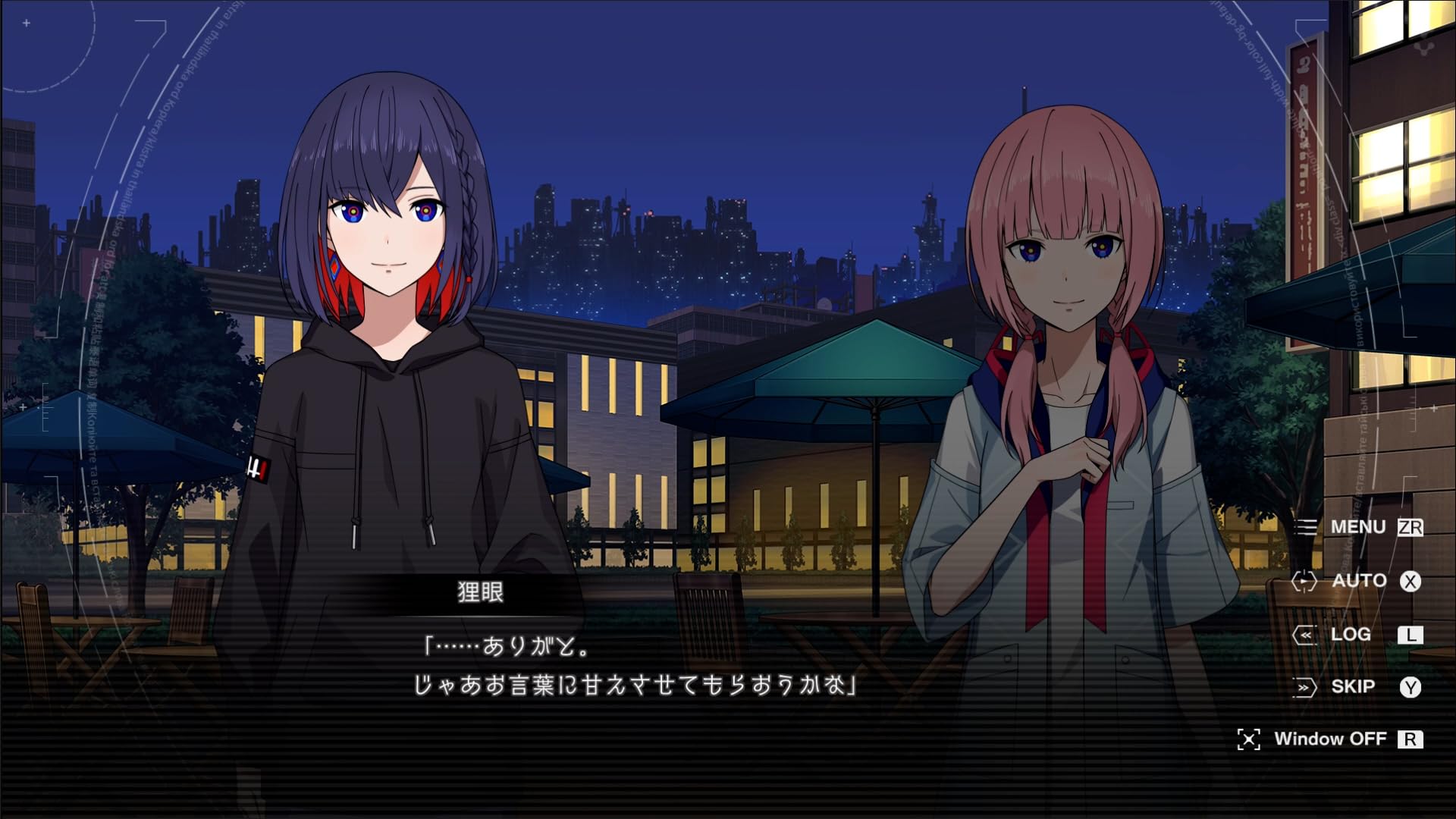Select the AUTO play icon
Viewport: 1456px width, 819px height.
pos(1306,581)
